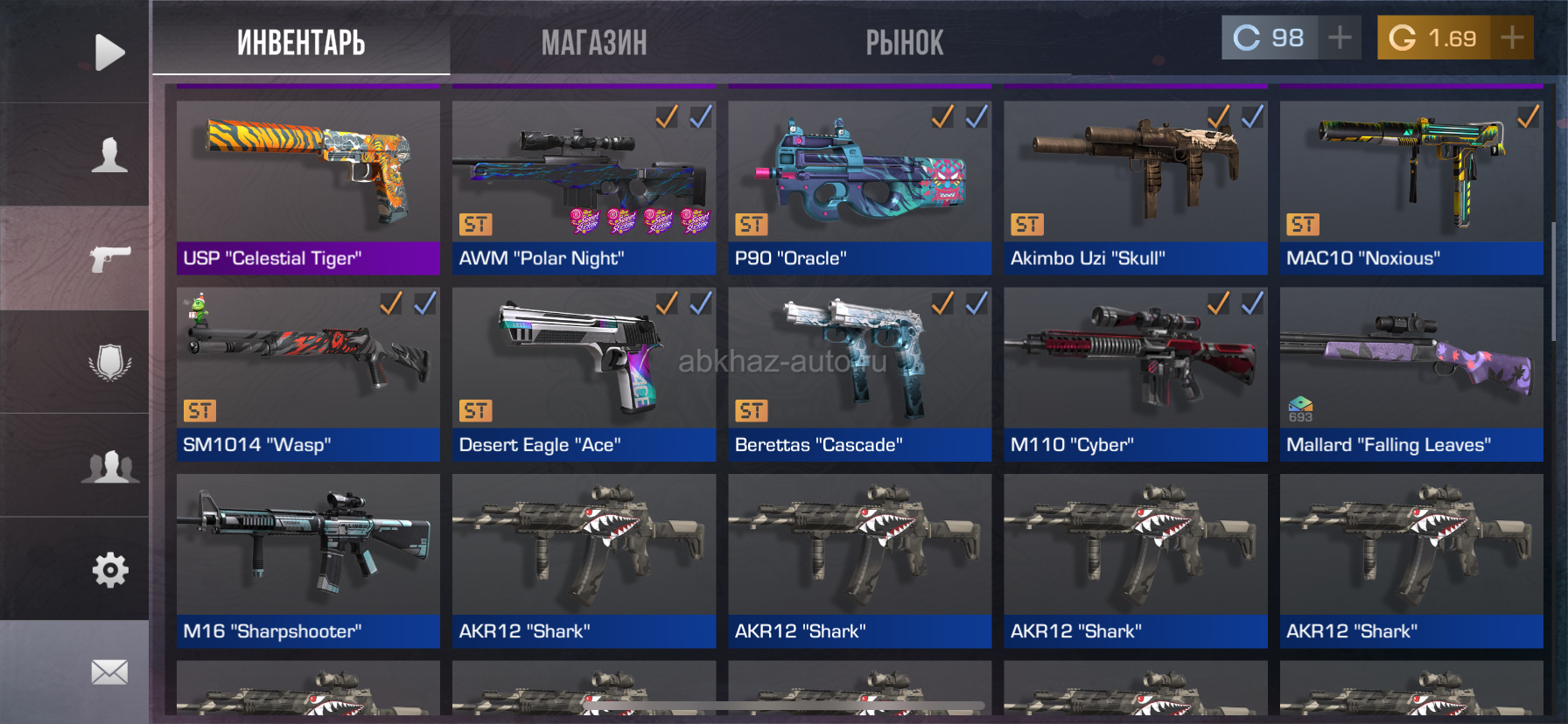This screenshot has height=724, width=1568.
Task: Open settings with the gear icon
Action: 109,570
